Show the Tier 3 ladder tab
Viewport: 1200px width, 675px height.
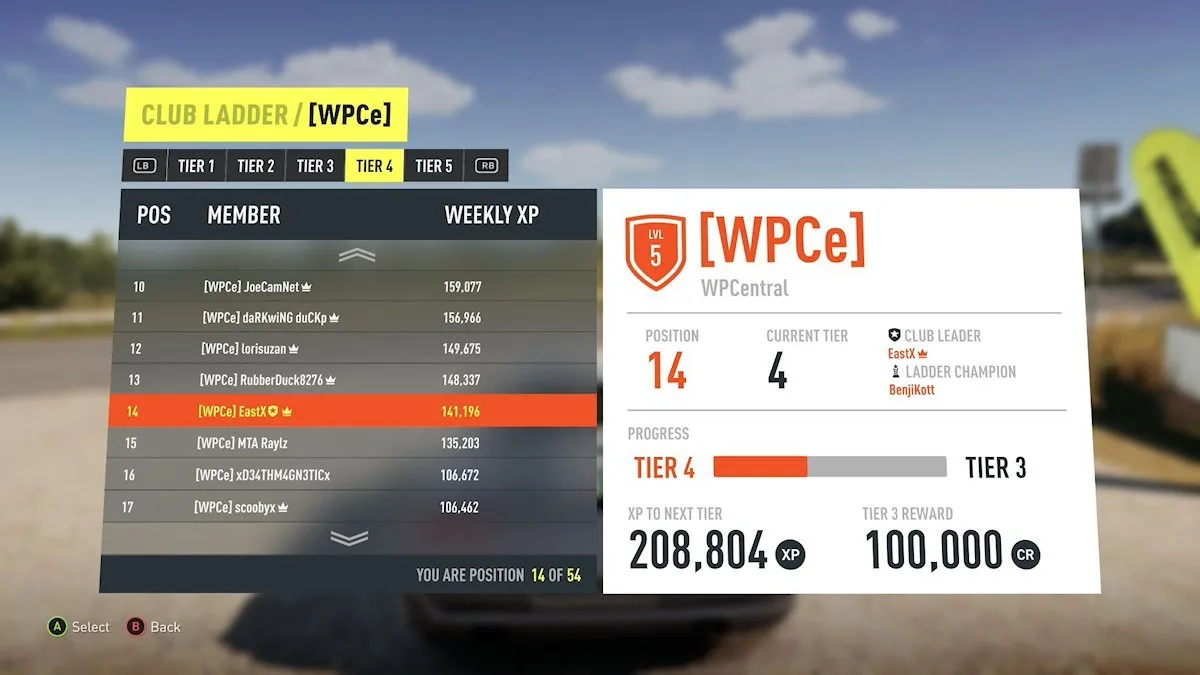(x=315, y=166)
